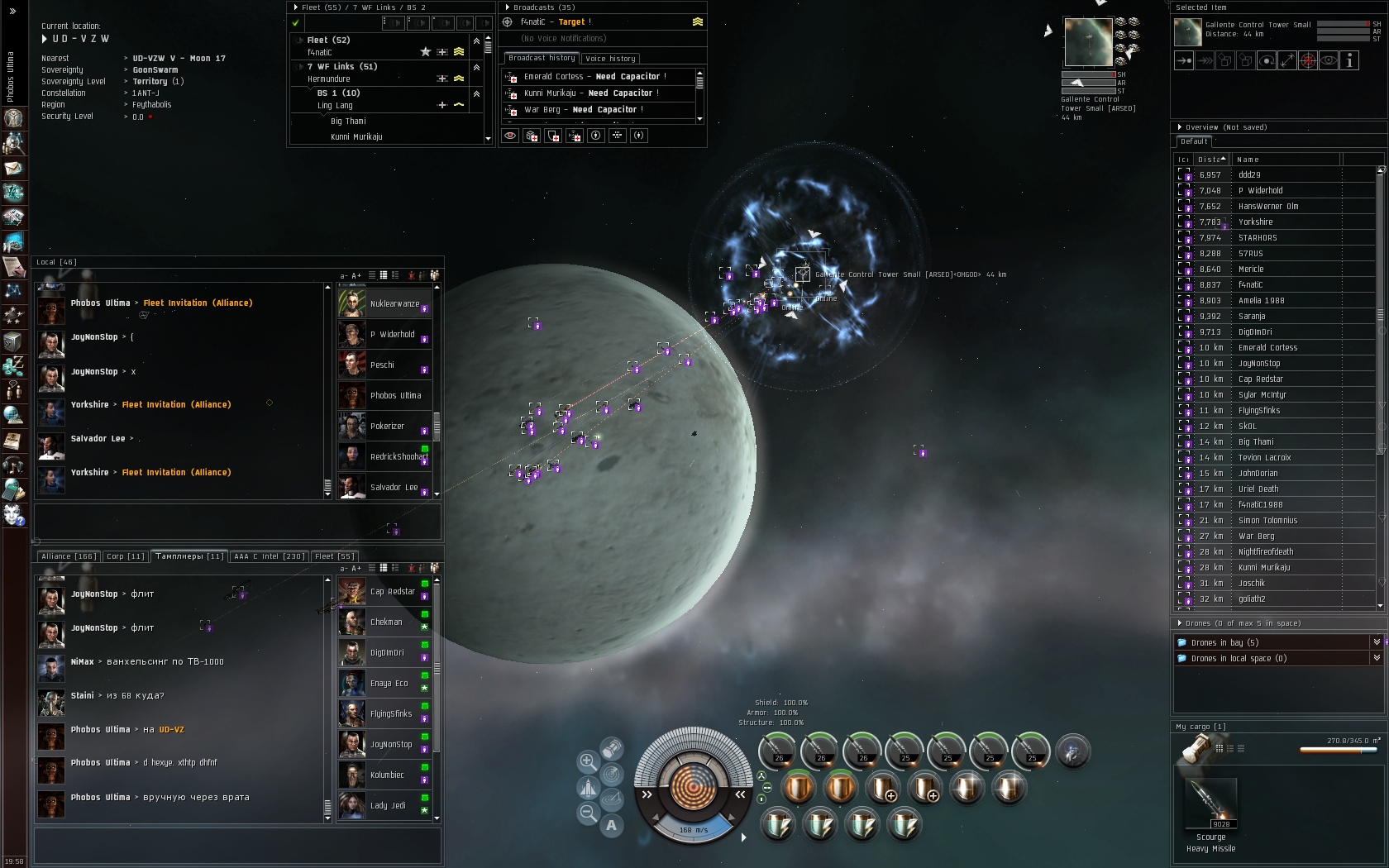1389x868 pixels.
Task: Switch to the Voice history tab
Action: pos(610,59)
